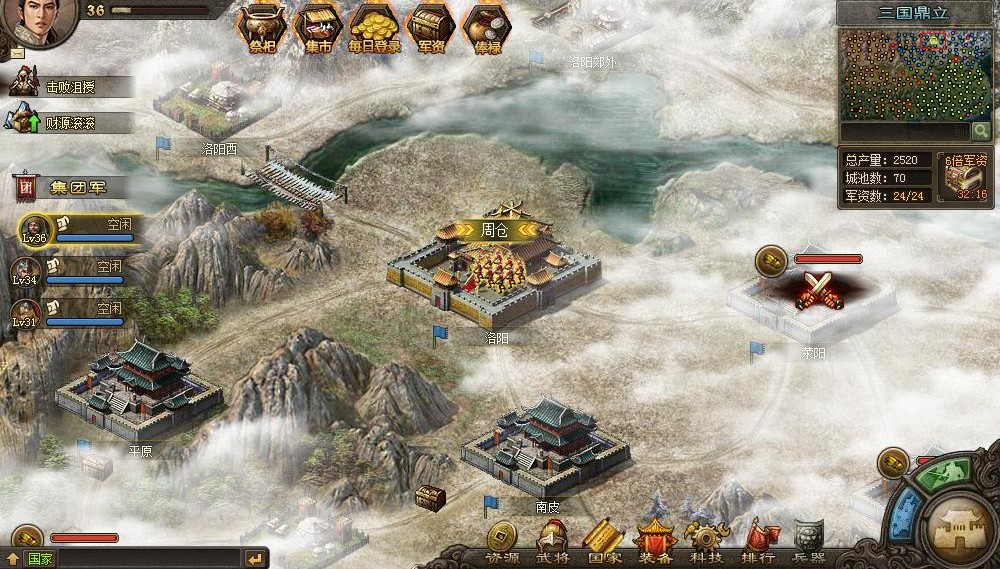Open the 装备 equipment menu
The height and width of the screenshot is (569, 1000).
[x=656, y=542]
